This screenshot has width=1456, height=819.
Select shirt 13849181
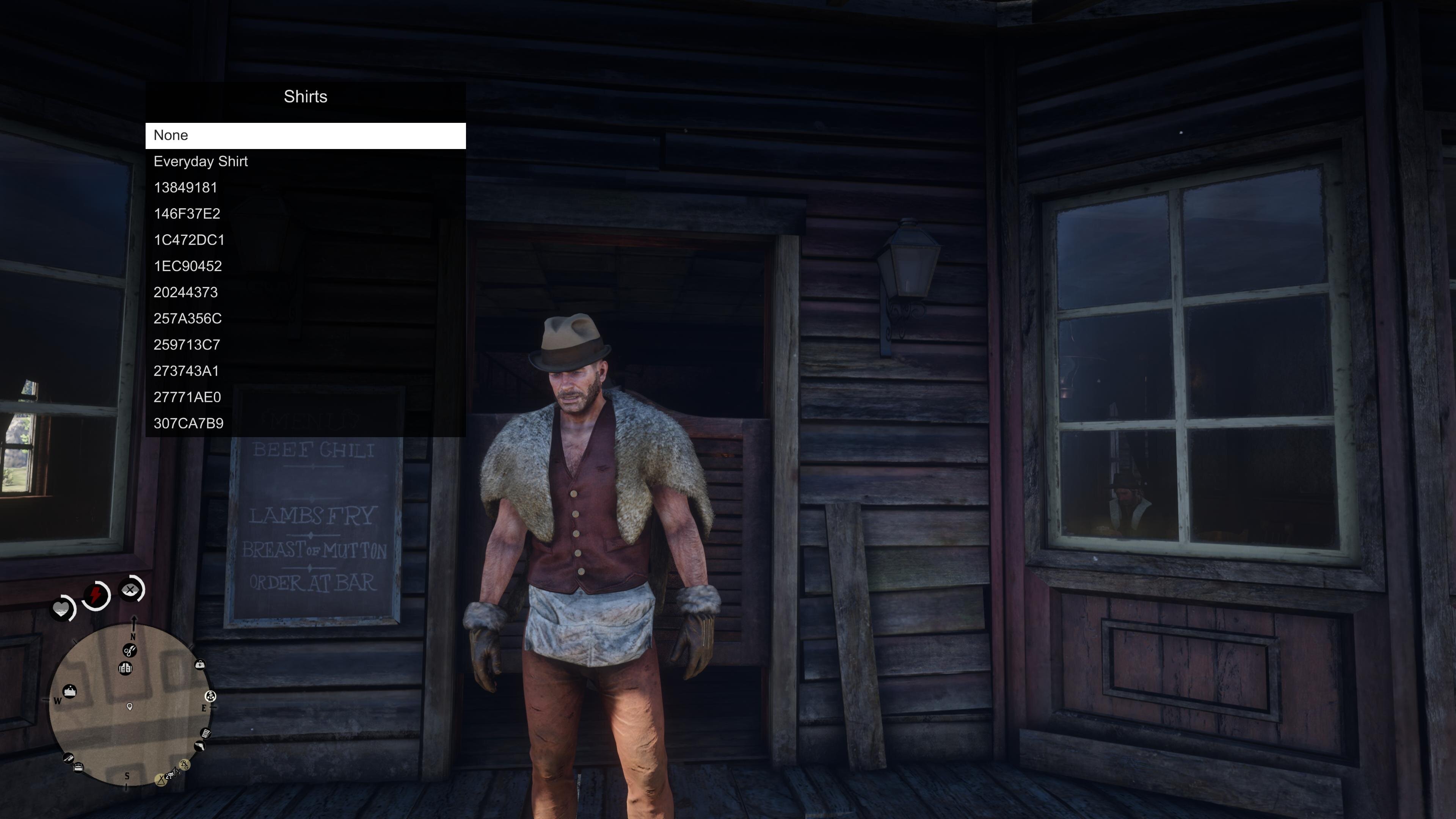pos(305,188)
